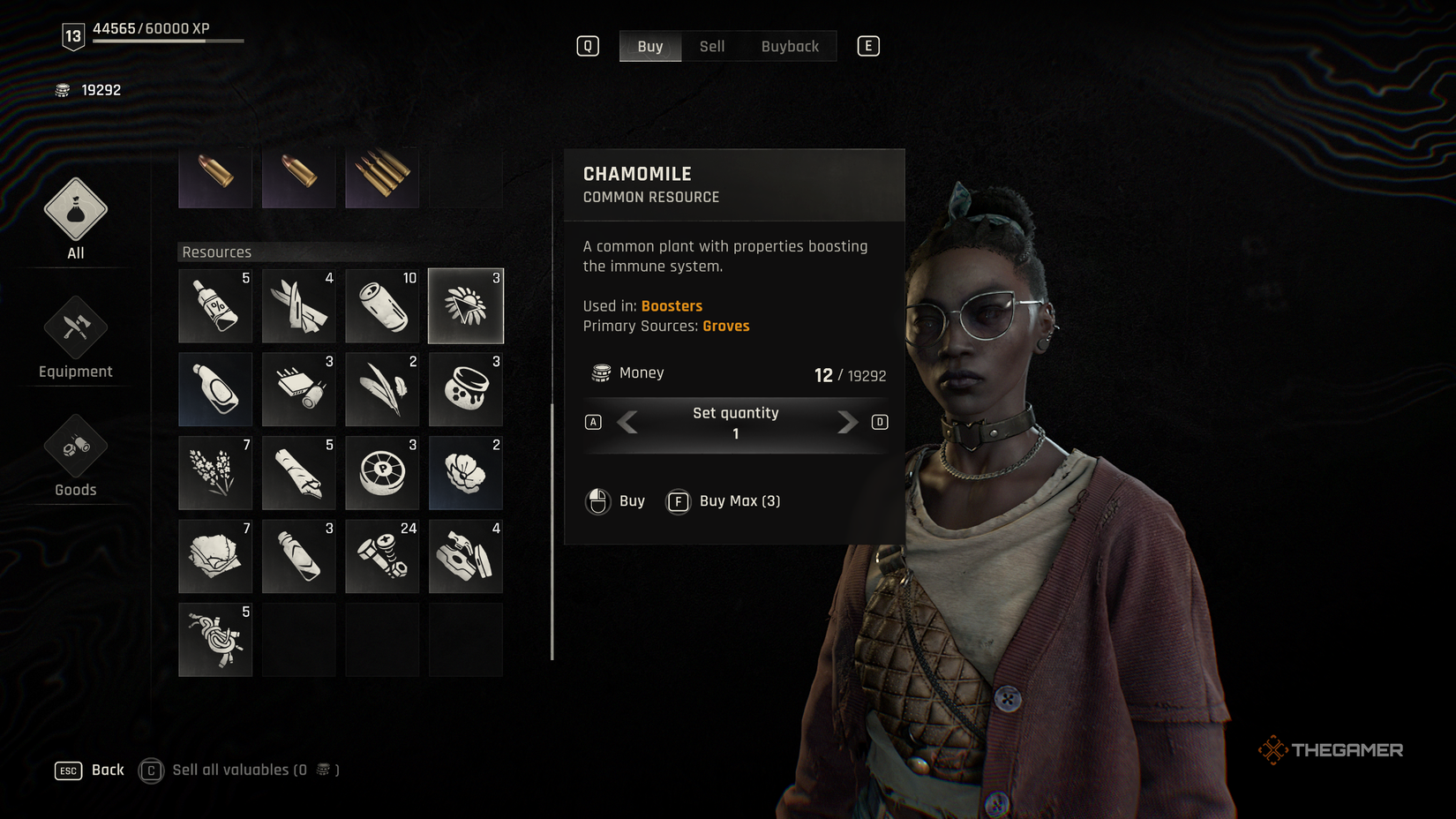Select the can resource with quantity 10

[x=382, y=305]
